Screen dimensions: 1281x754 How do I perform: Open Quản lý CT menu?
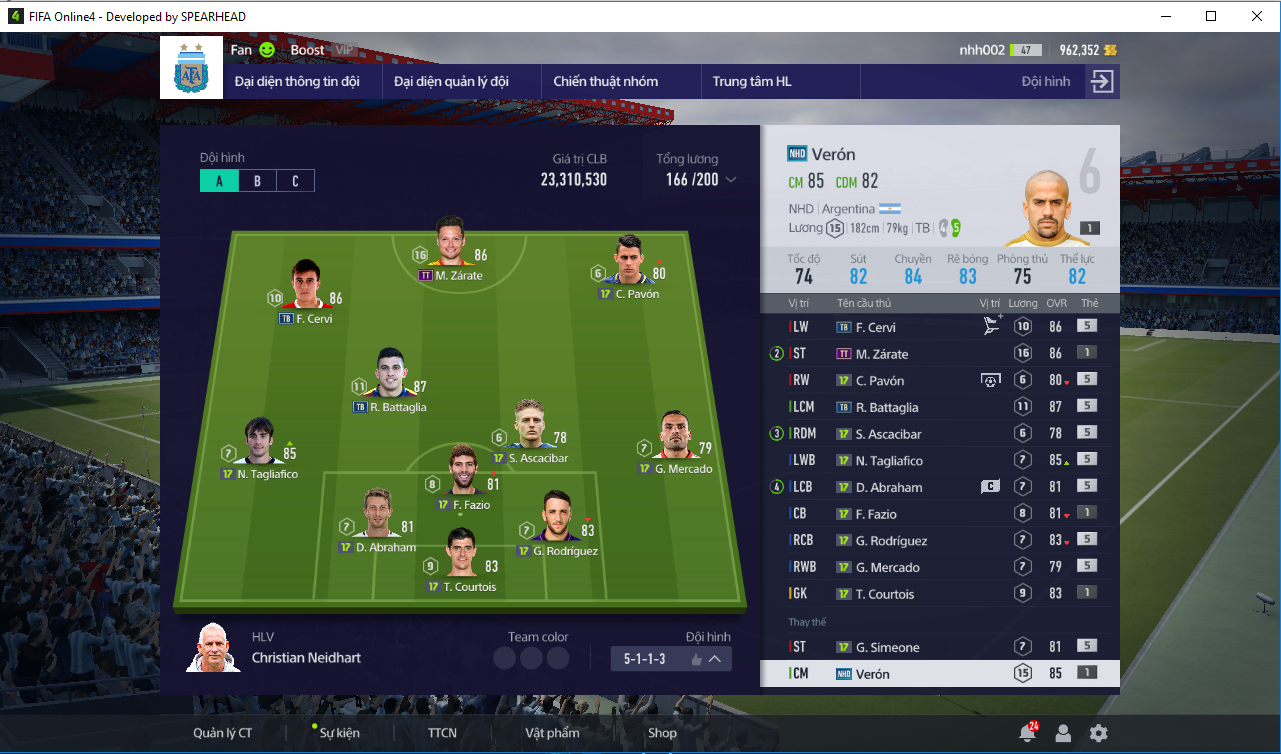pyautogui.click(x=222, y=733)
